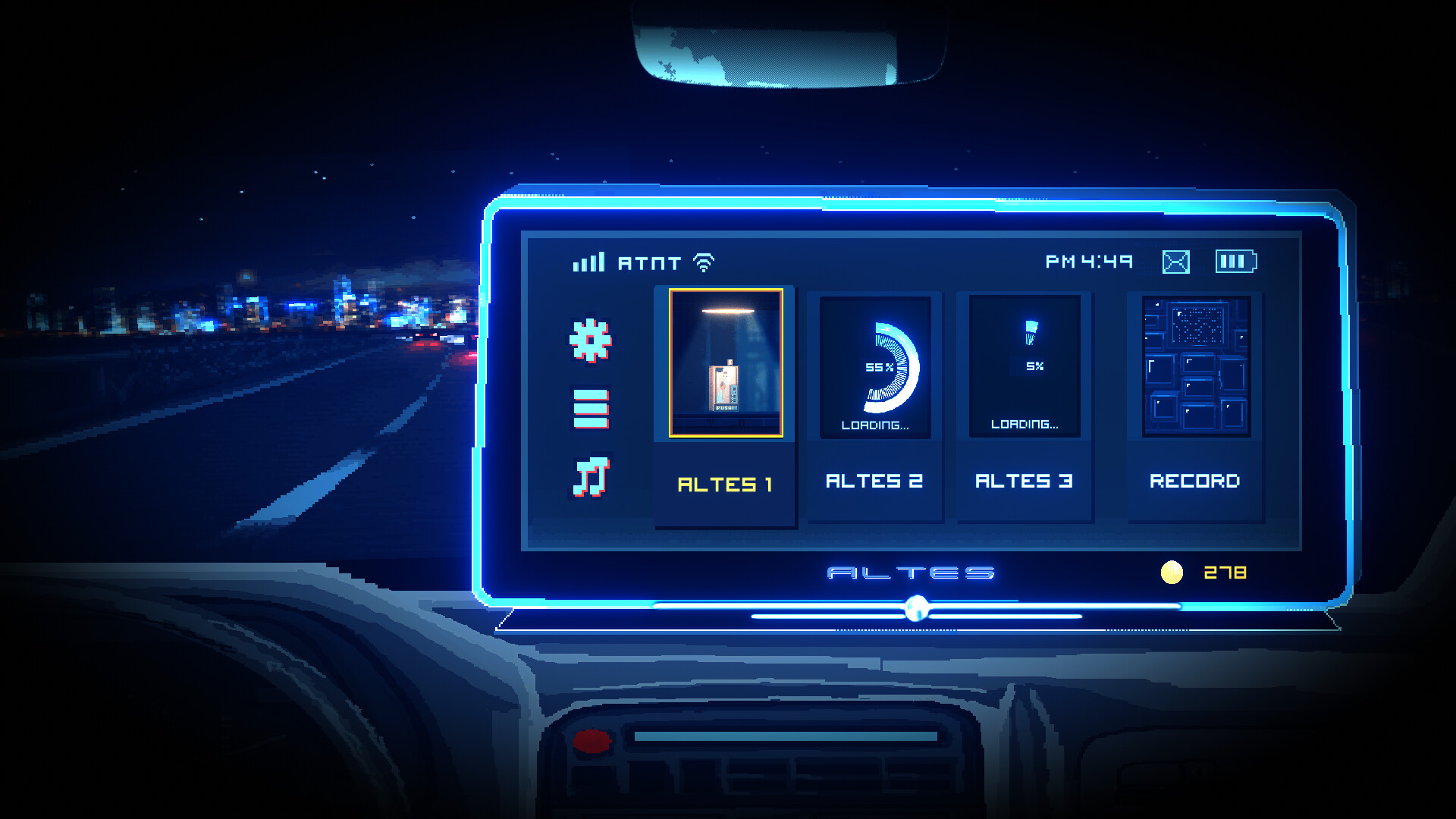This screenshot has width=1456, height=819.
Task: Click the coin currency icon beside 278
Action: point(1172,571)
